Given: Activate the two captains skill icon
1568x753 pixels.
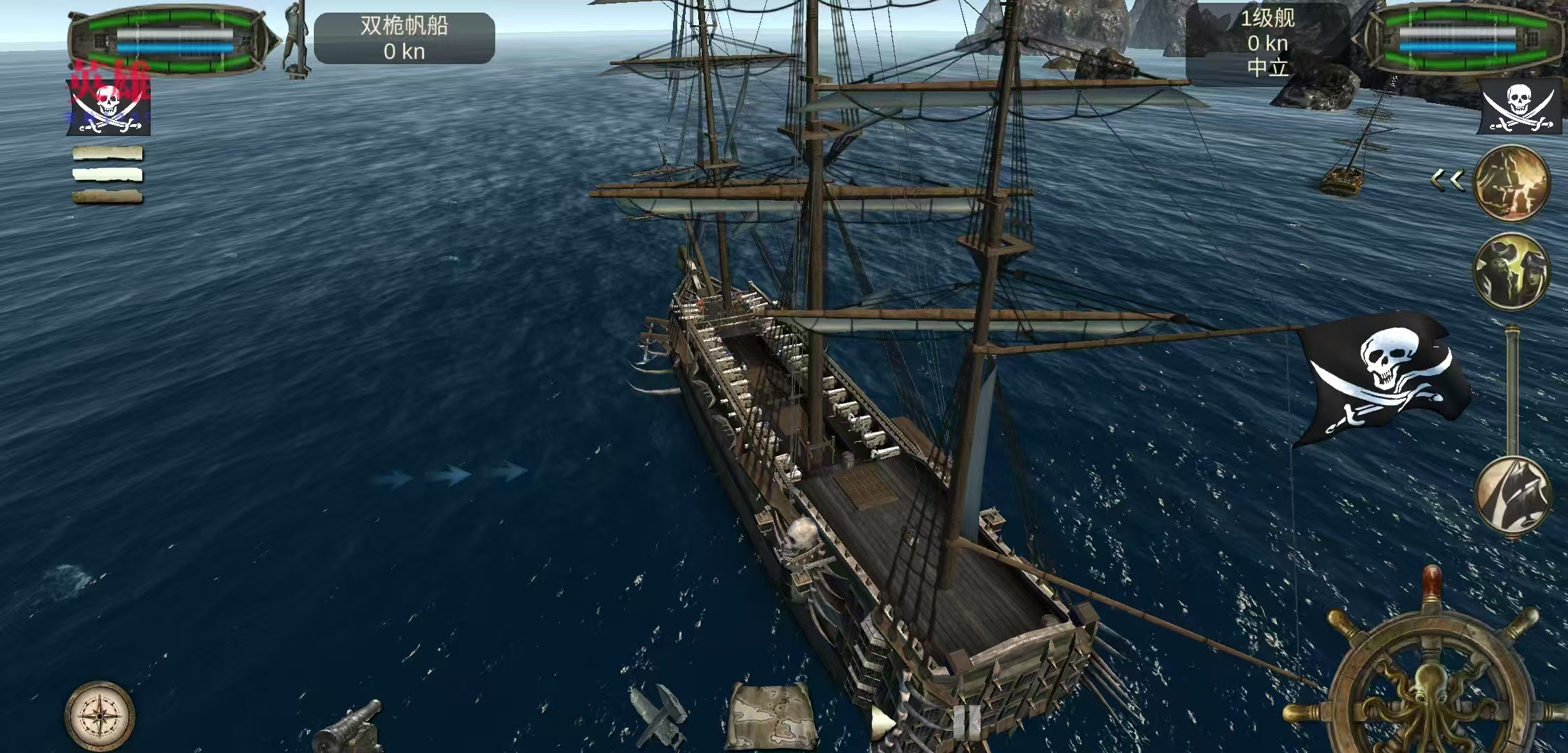Looking at the screenshot, I should pyautogui.click(x=1511, y=272).
